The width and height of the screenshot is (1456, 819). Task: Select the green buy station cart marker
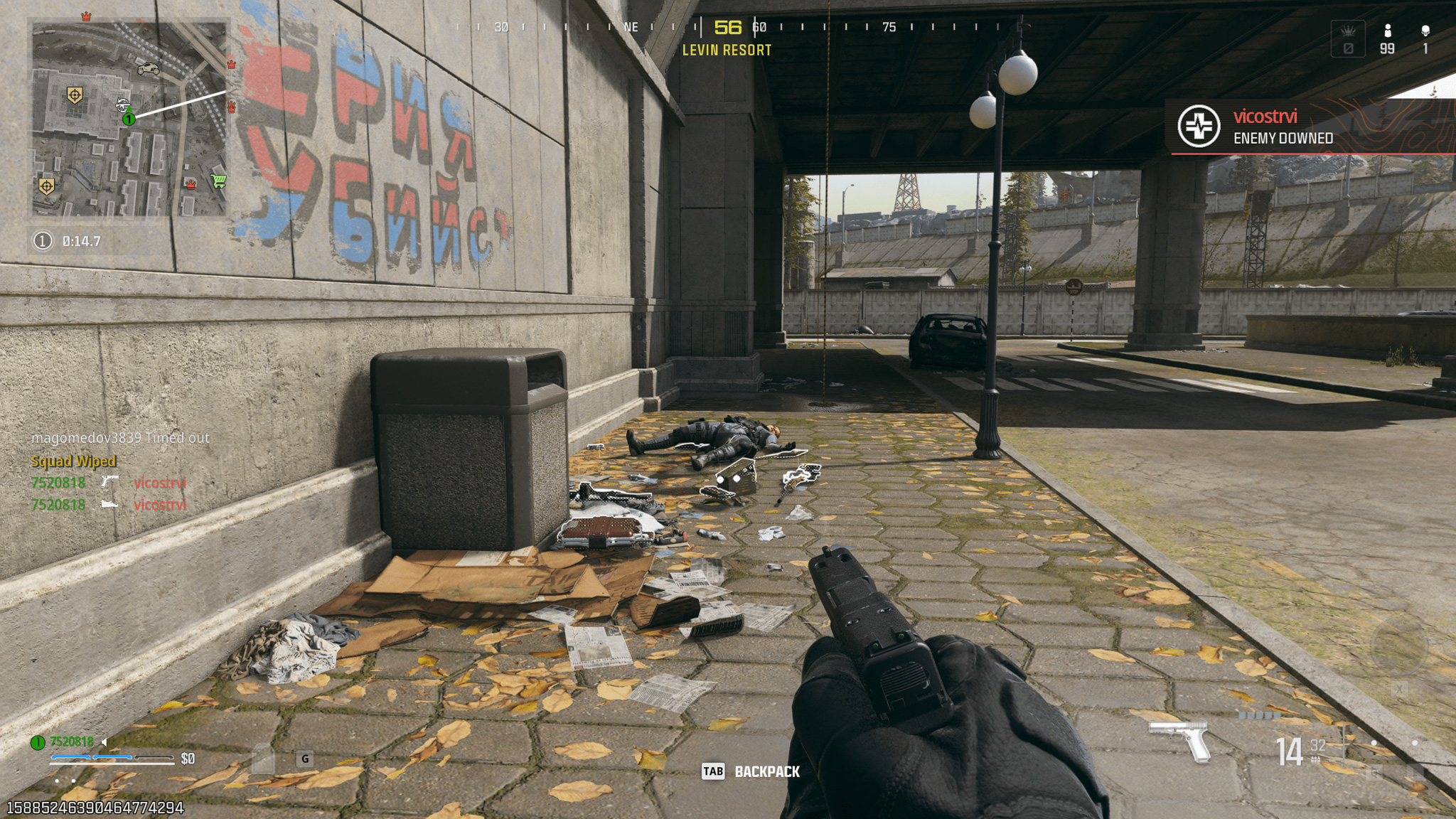[x=218, y=181]
